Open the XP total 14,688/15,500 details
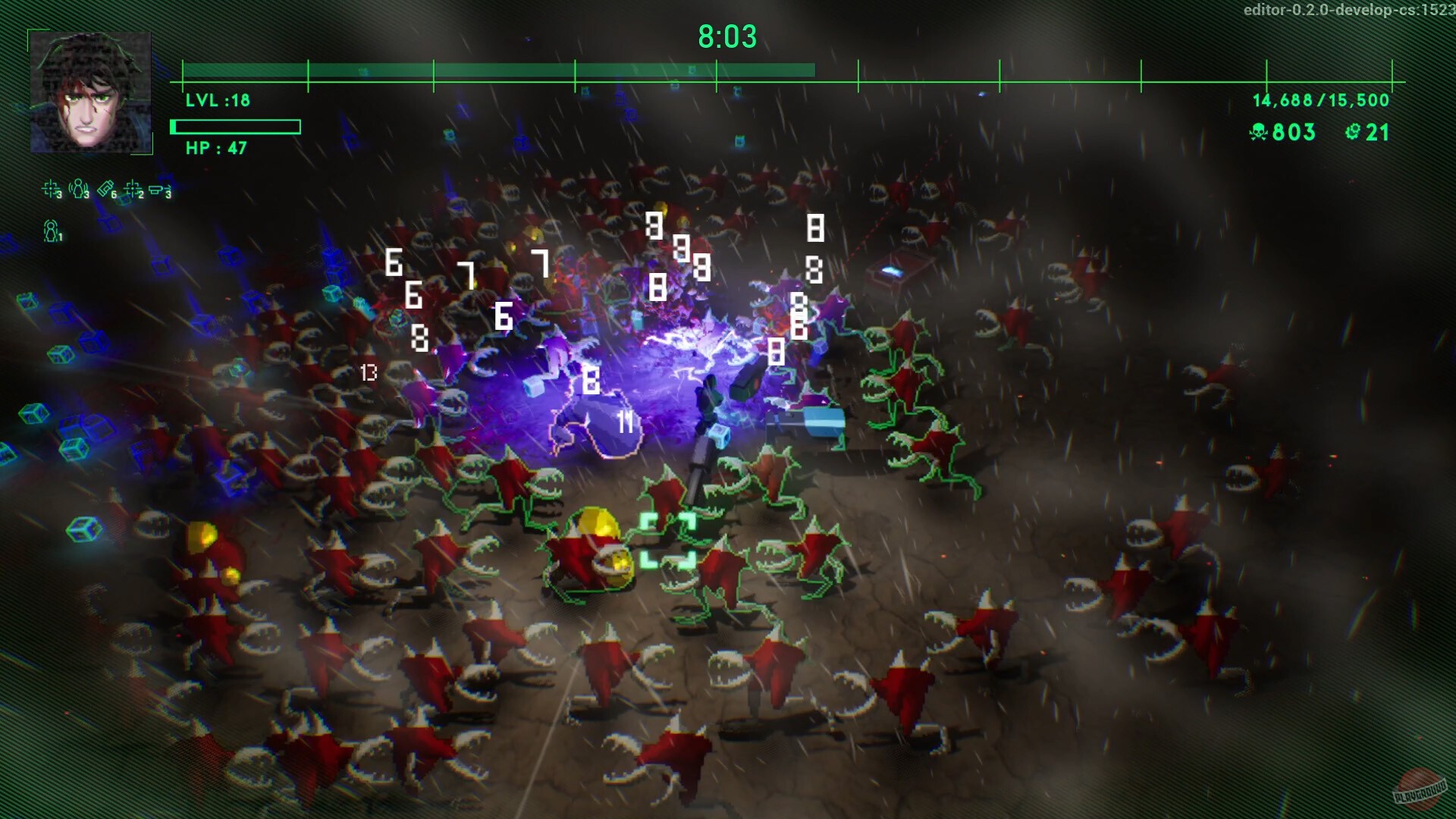The height and width of the screenshot is (819, 1456). (x=1319, y=99)
